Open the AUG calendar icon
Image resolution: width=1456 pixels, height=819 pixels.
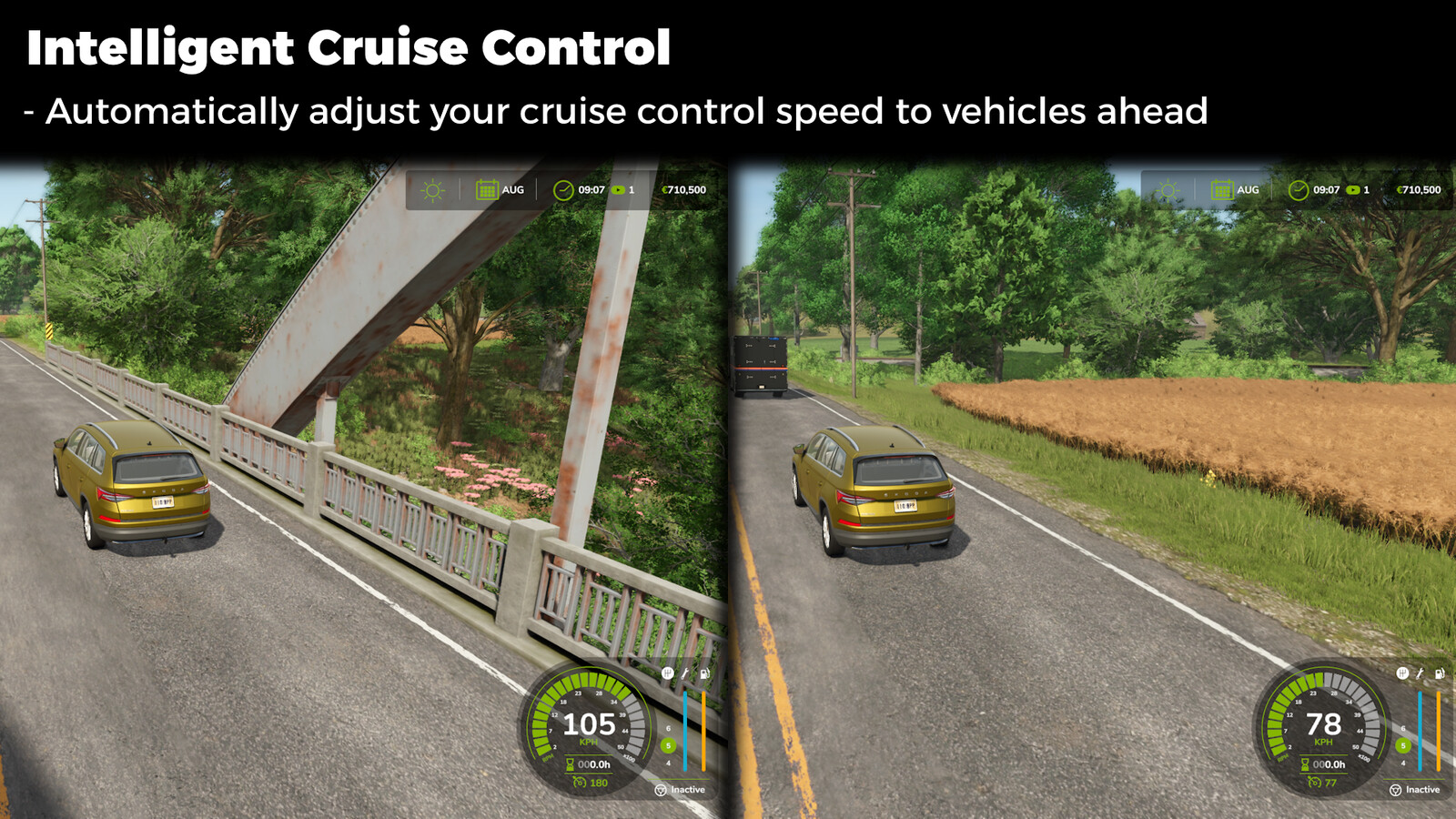click(486, 190)
